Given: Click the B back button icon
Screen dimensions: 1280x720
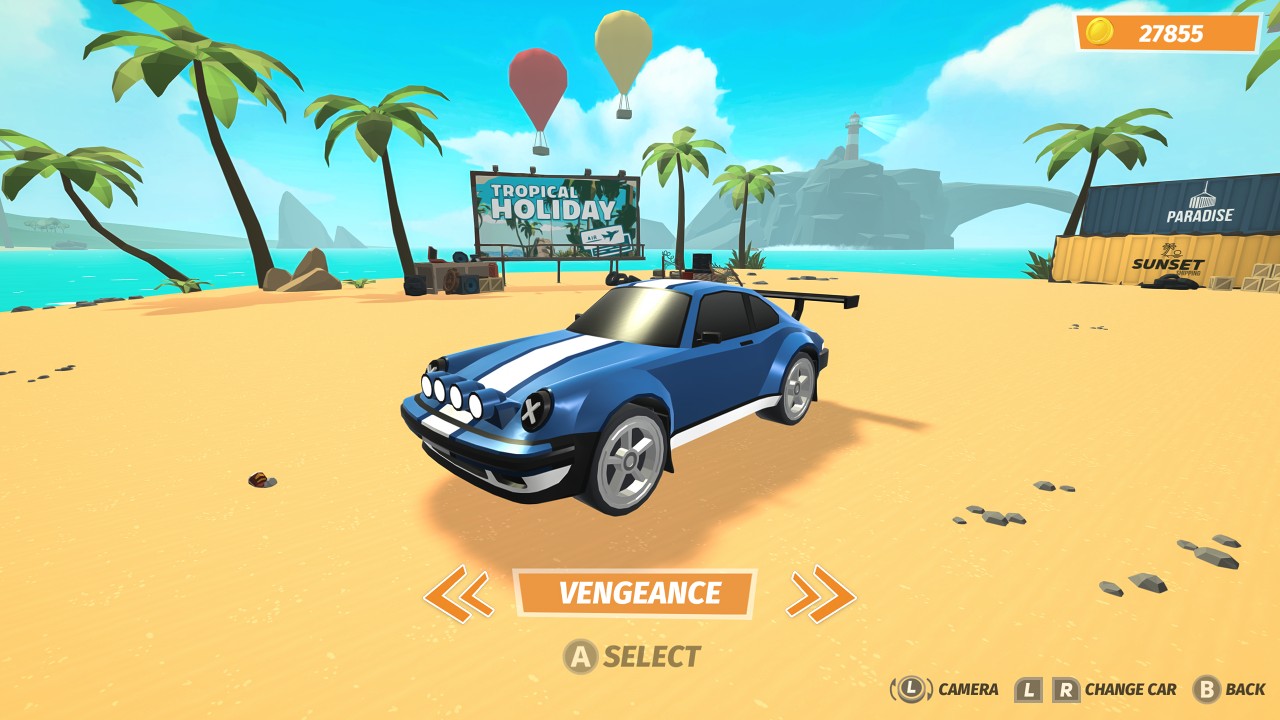Looking at the screenshot, I should tap(1207, 689).
